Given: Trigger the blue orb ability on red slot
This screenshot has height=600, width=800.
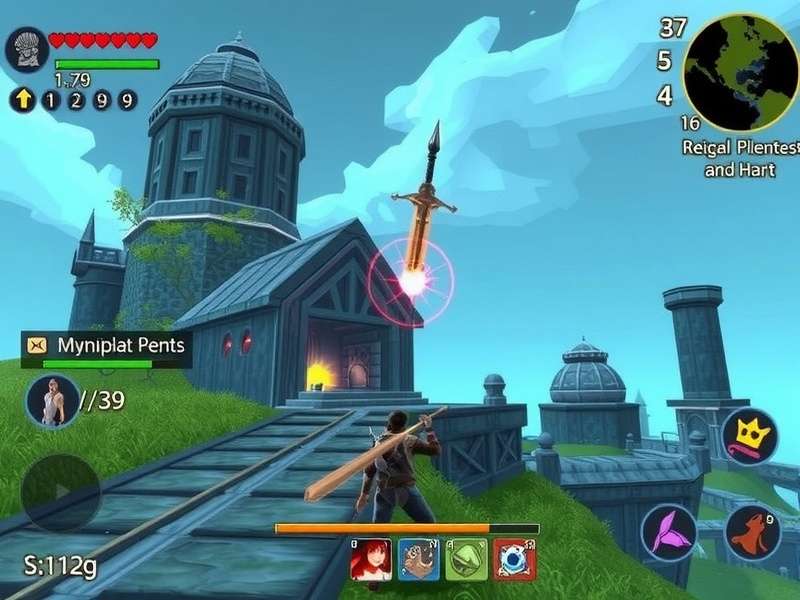Looking at the screenshot, I should coord(515,560).
